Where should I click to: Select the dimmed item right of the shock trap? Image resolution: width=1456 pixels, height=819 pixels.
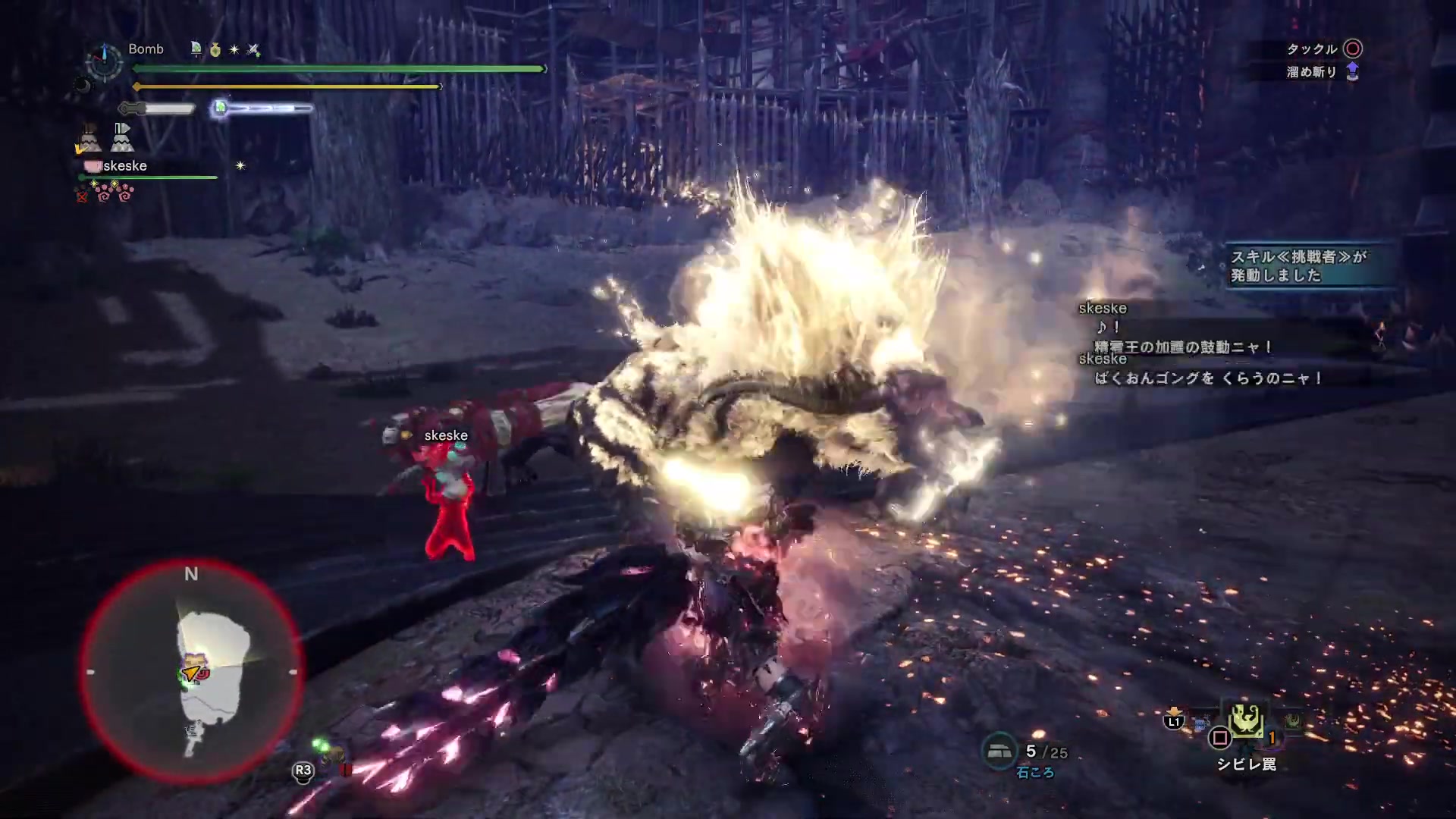point(1292,721)
